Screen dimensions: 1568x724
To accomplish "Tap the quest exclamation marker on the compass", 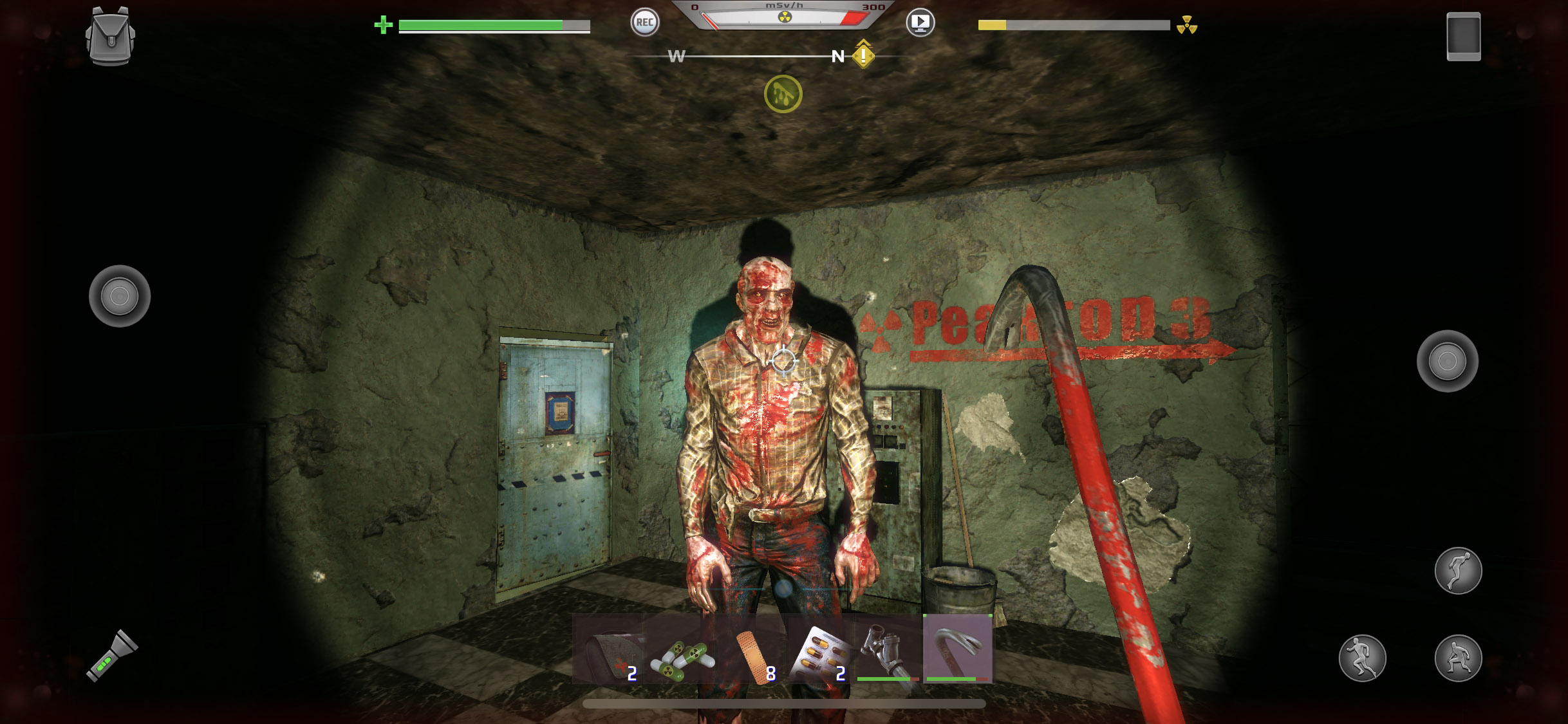I will [x=862, y=57].
